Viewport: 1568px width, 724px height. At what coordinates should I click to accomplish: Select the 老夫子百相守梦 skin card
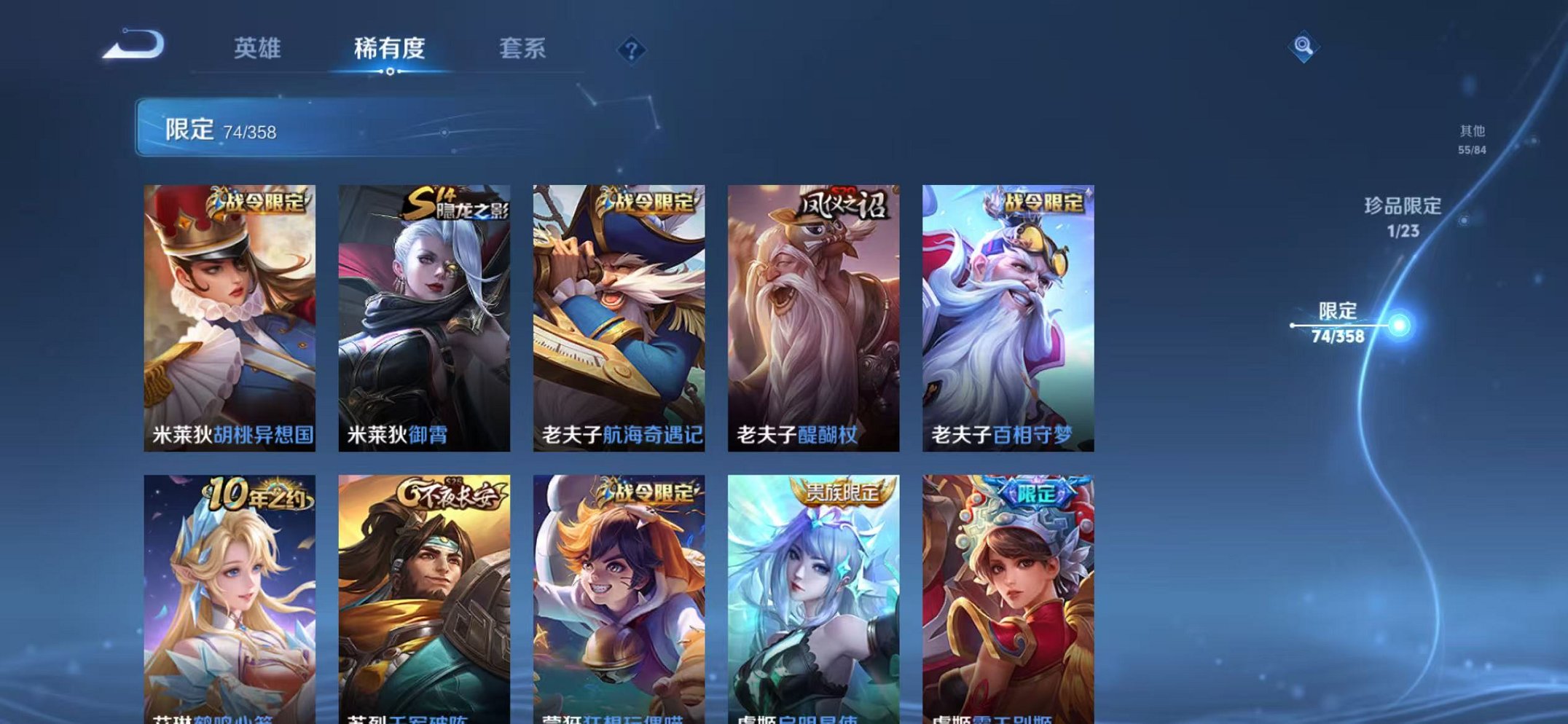click(1008, 313)
